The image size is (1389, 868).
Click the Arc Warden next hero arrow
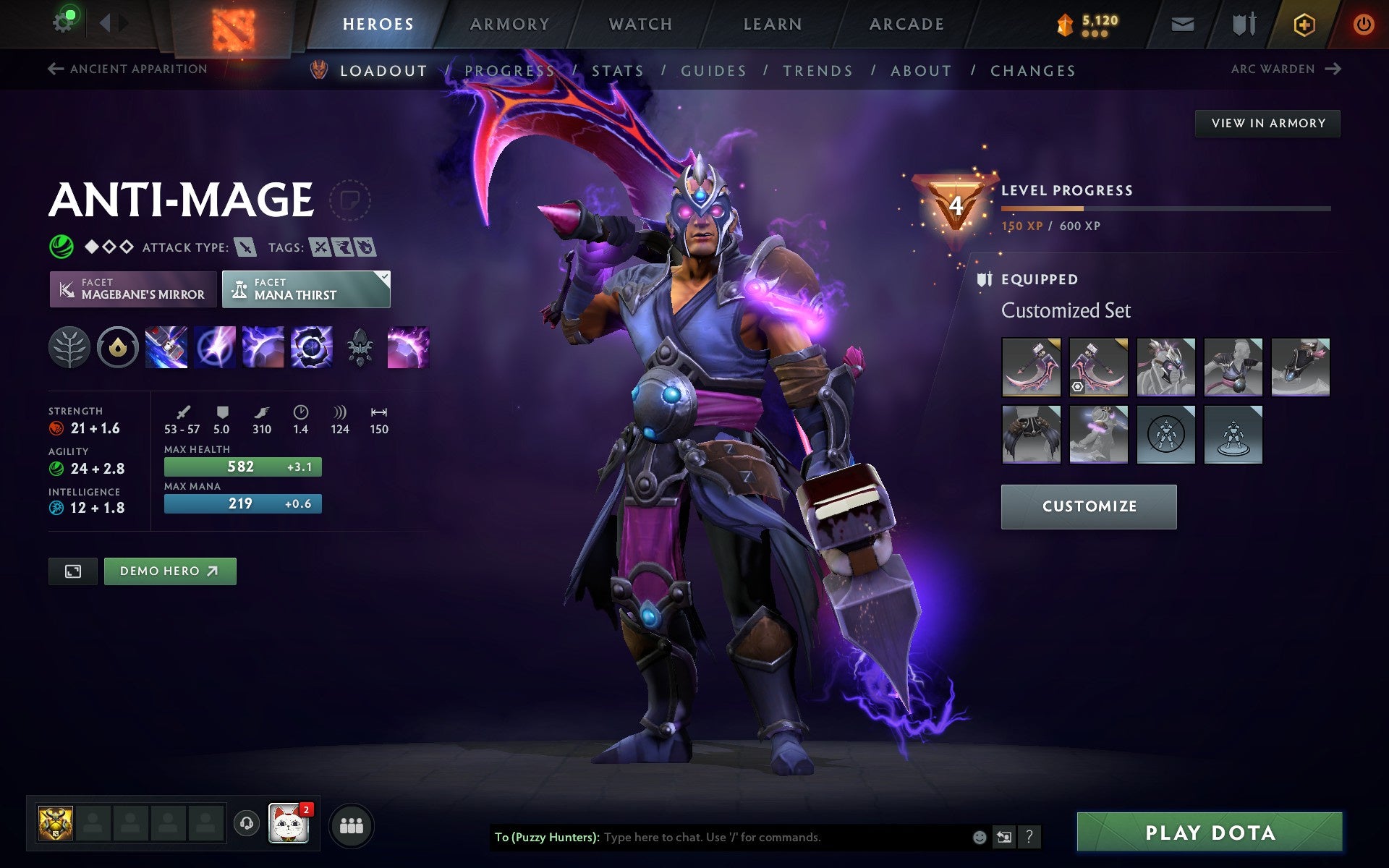pos(1333,69)
